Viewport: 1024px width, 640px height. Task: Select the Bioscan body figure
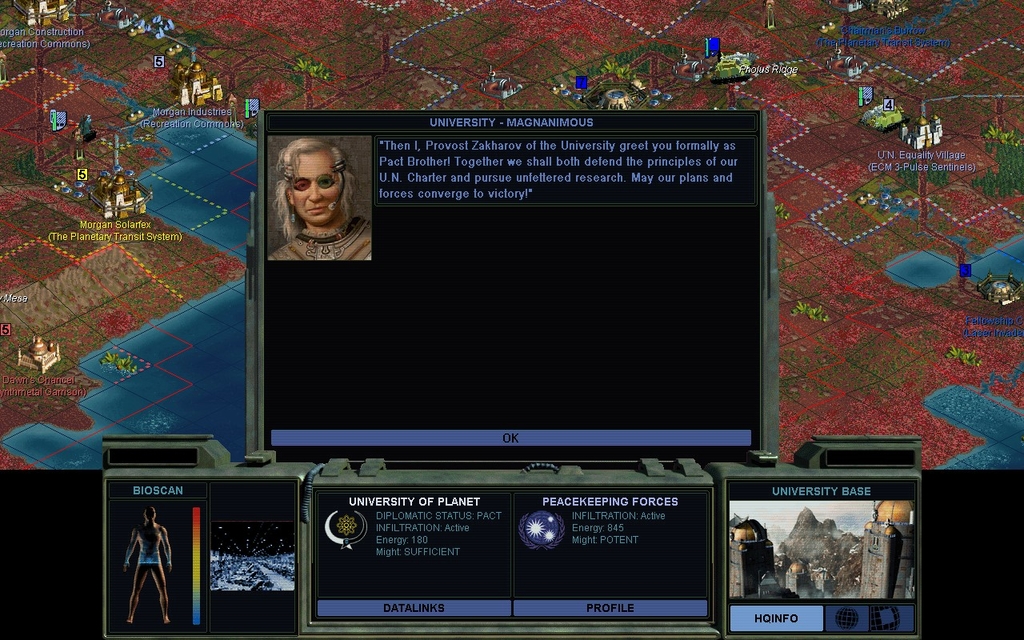pos(148,563)
